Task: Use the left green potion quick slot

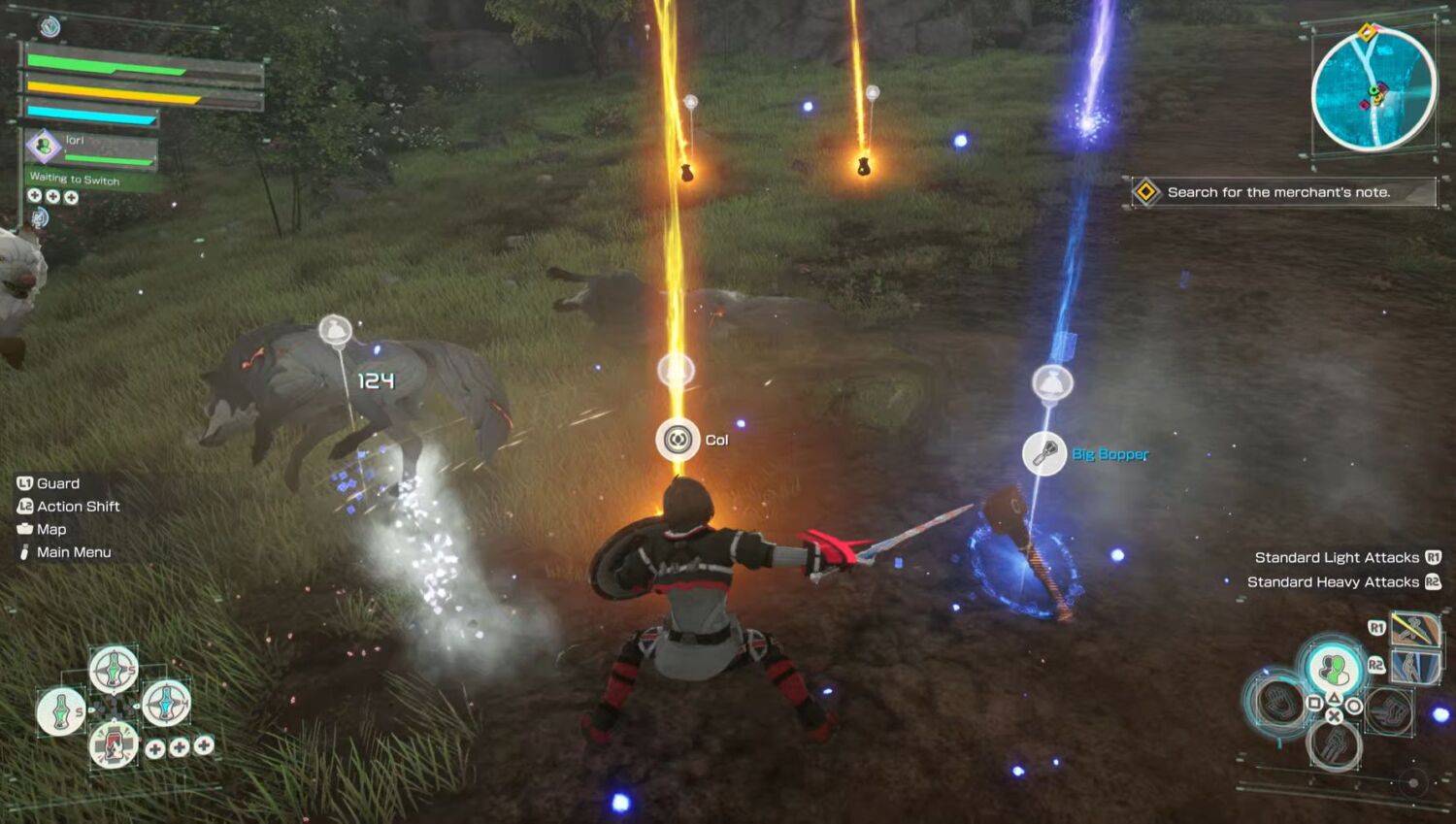Action: coord(60,710)
